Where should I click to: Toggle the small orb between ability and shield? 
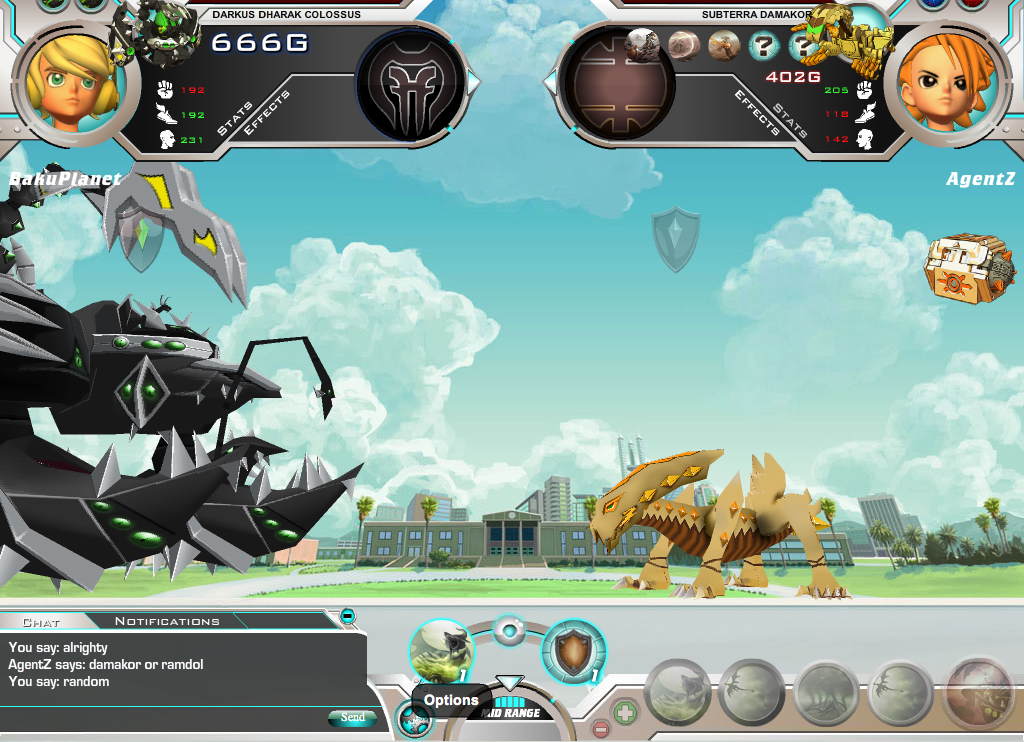[509, 631]
